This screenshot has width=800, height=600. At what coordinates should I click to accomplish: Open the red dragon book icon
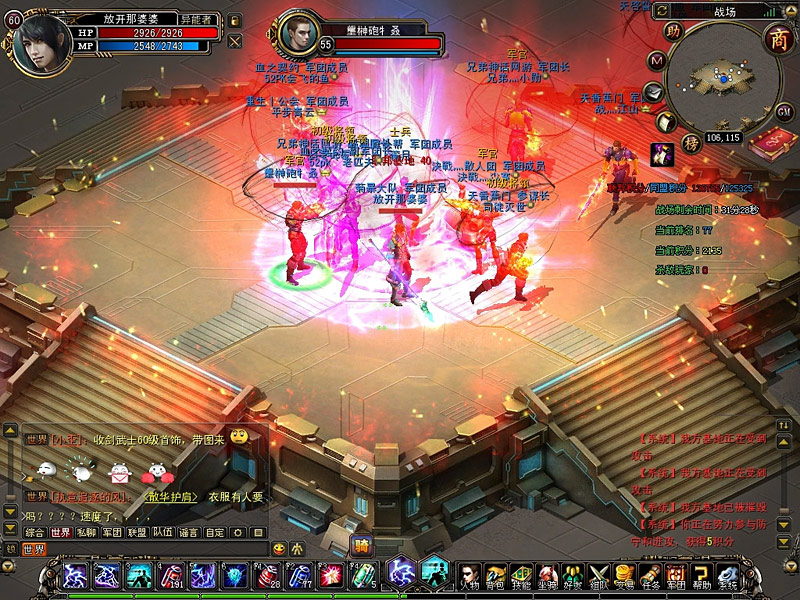pos(772,142)
